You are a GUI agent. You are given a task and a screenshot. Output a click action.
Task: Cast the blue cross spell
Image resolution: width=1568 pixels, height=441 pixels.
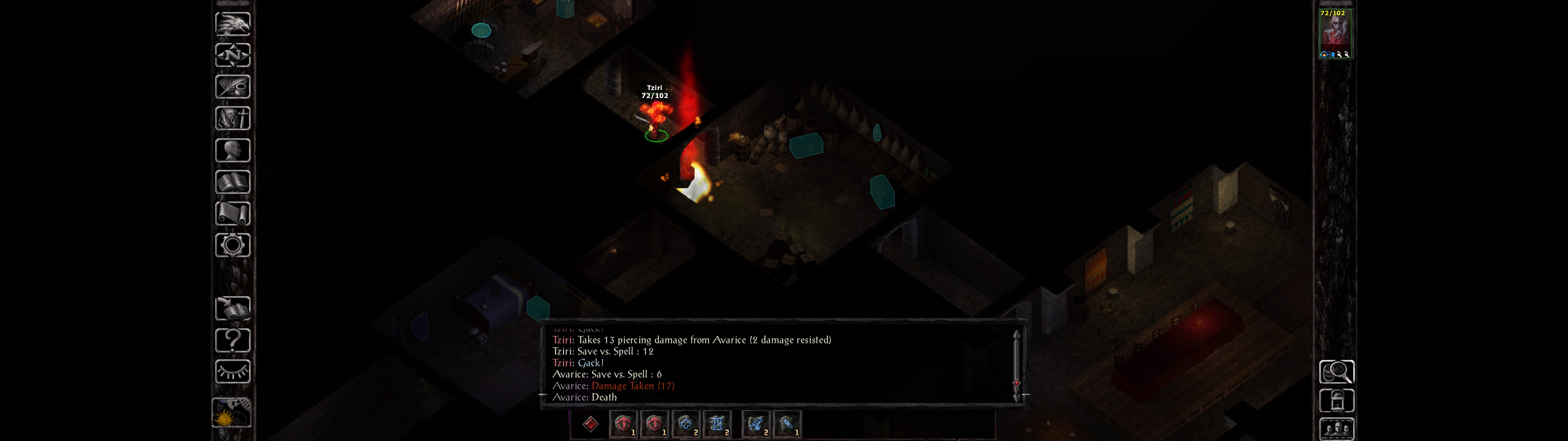(685, 424)
